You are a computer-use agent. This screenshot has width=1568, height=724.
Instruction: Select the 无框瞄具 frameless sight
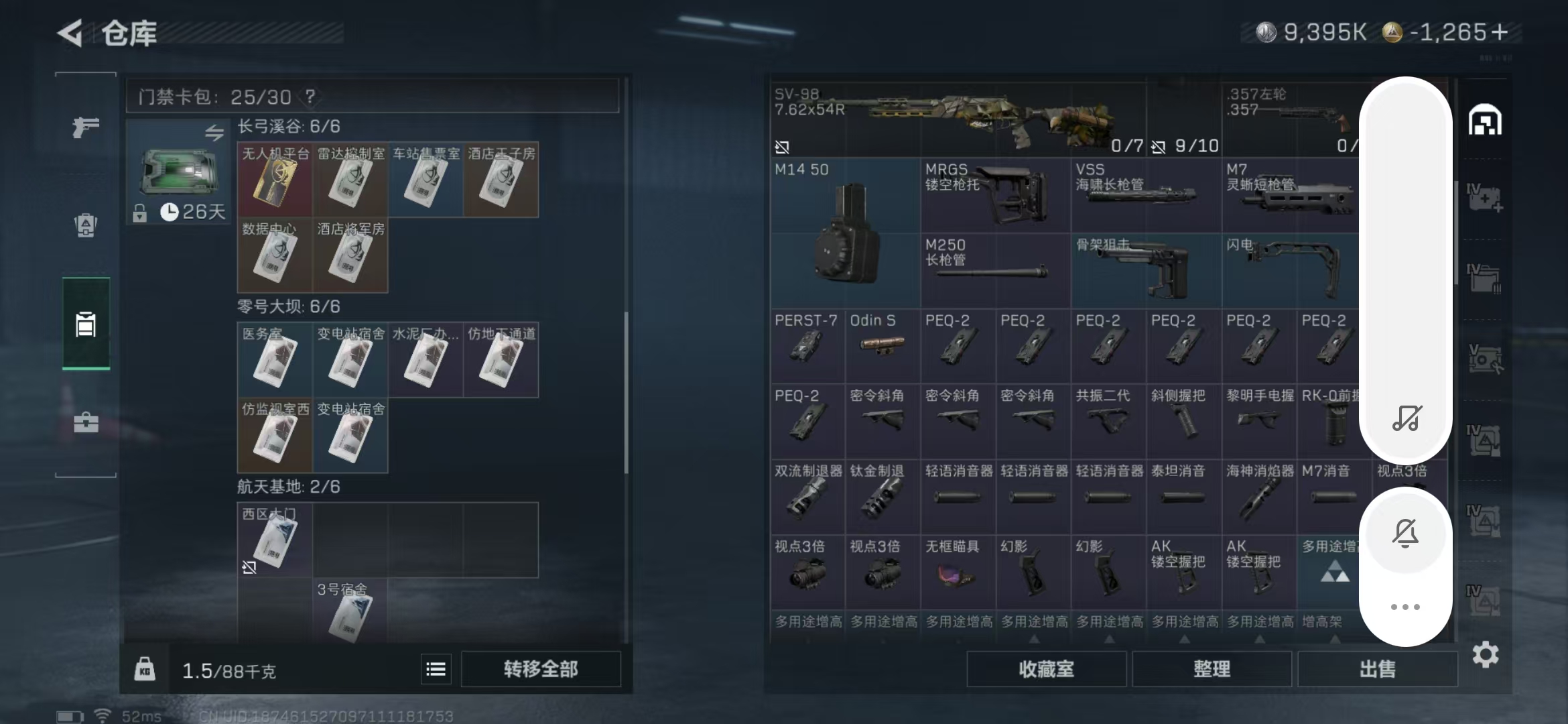[x=958, y=571]
